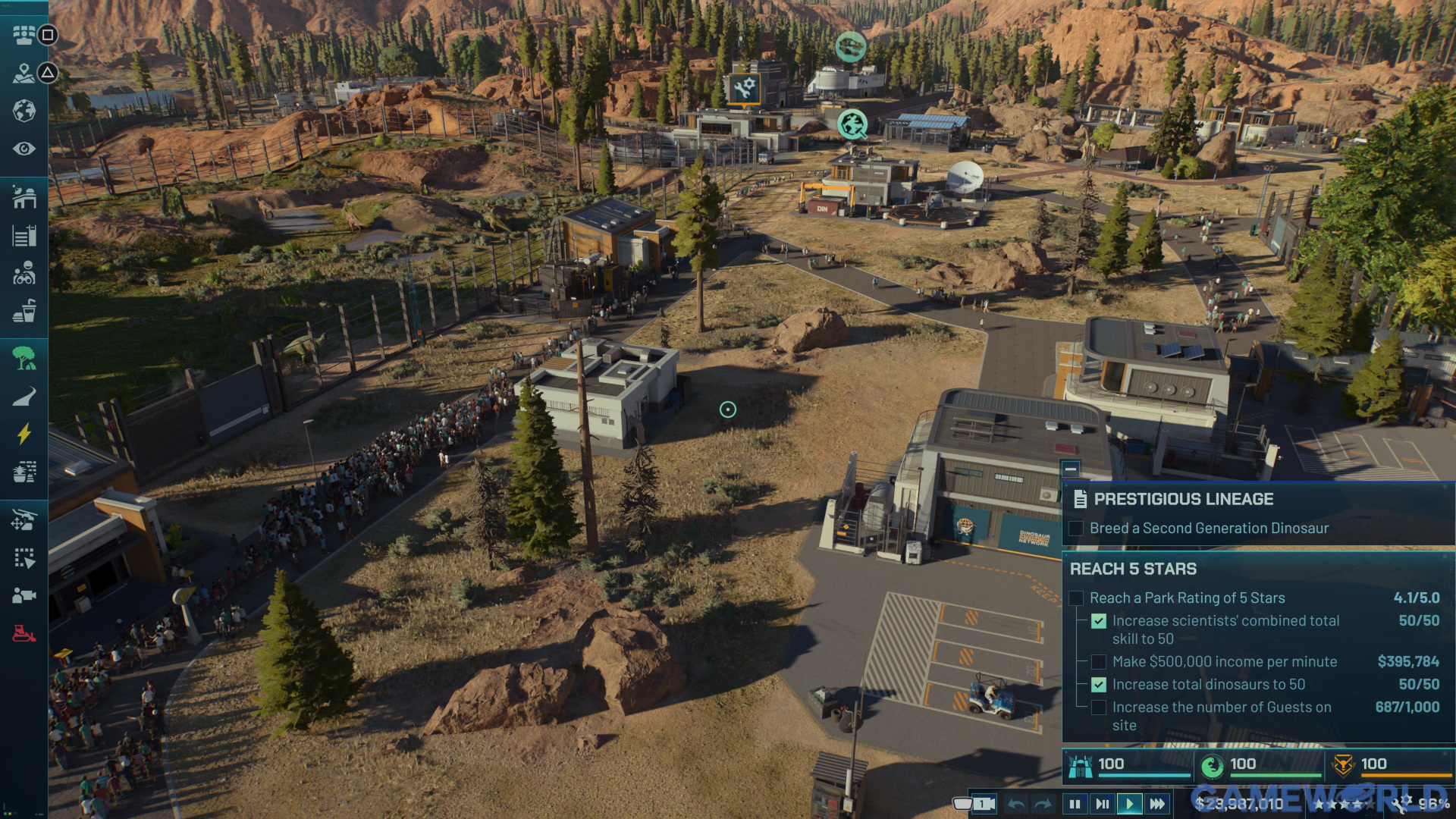Activate the red bulldozer demolish tool
This screenshot has width=1456, height=819.
pyautogui.click(x=24, y=633)
